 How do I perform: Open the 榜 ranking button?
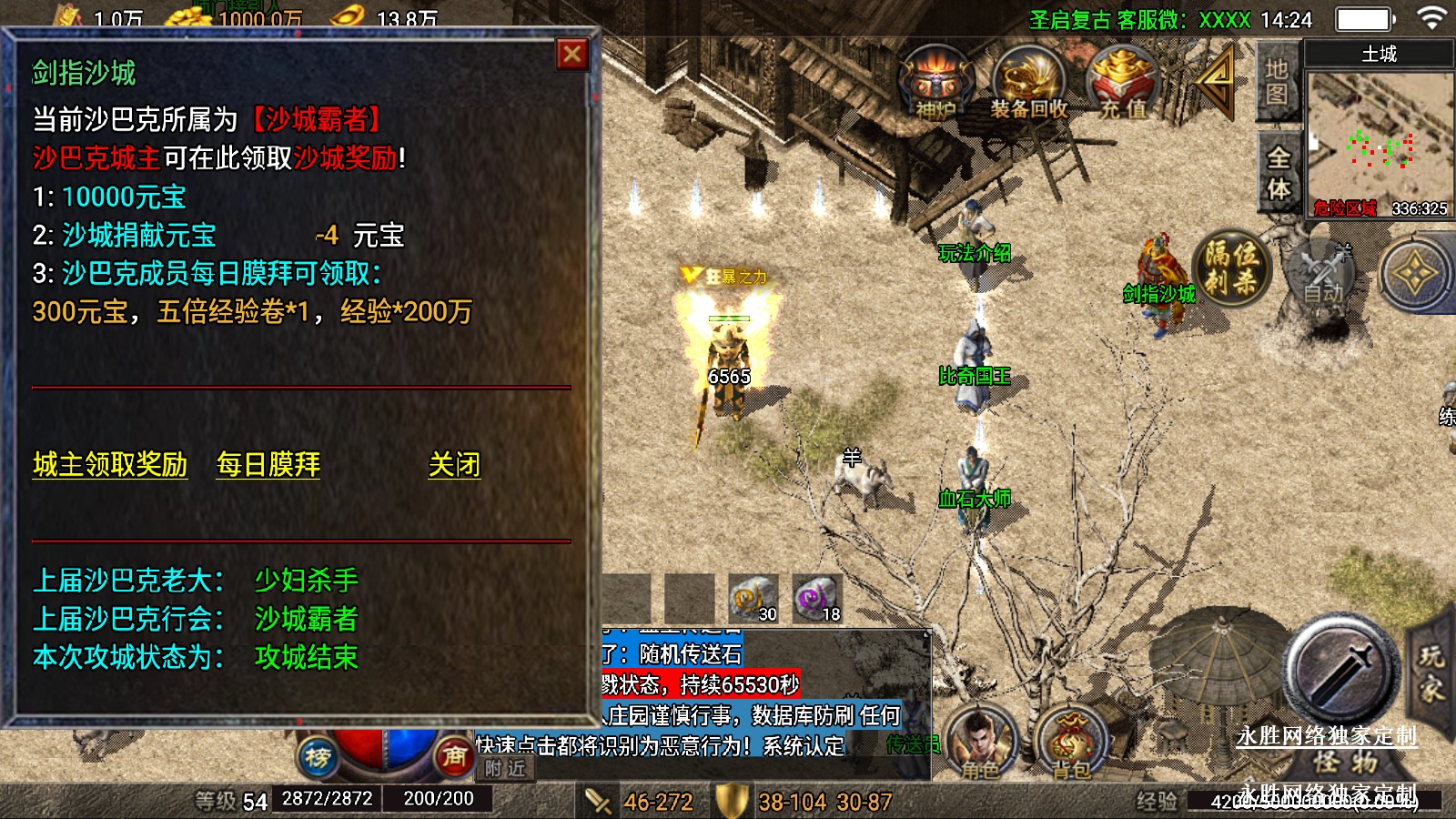pos(318,756)
